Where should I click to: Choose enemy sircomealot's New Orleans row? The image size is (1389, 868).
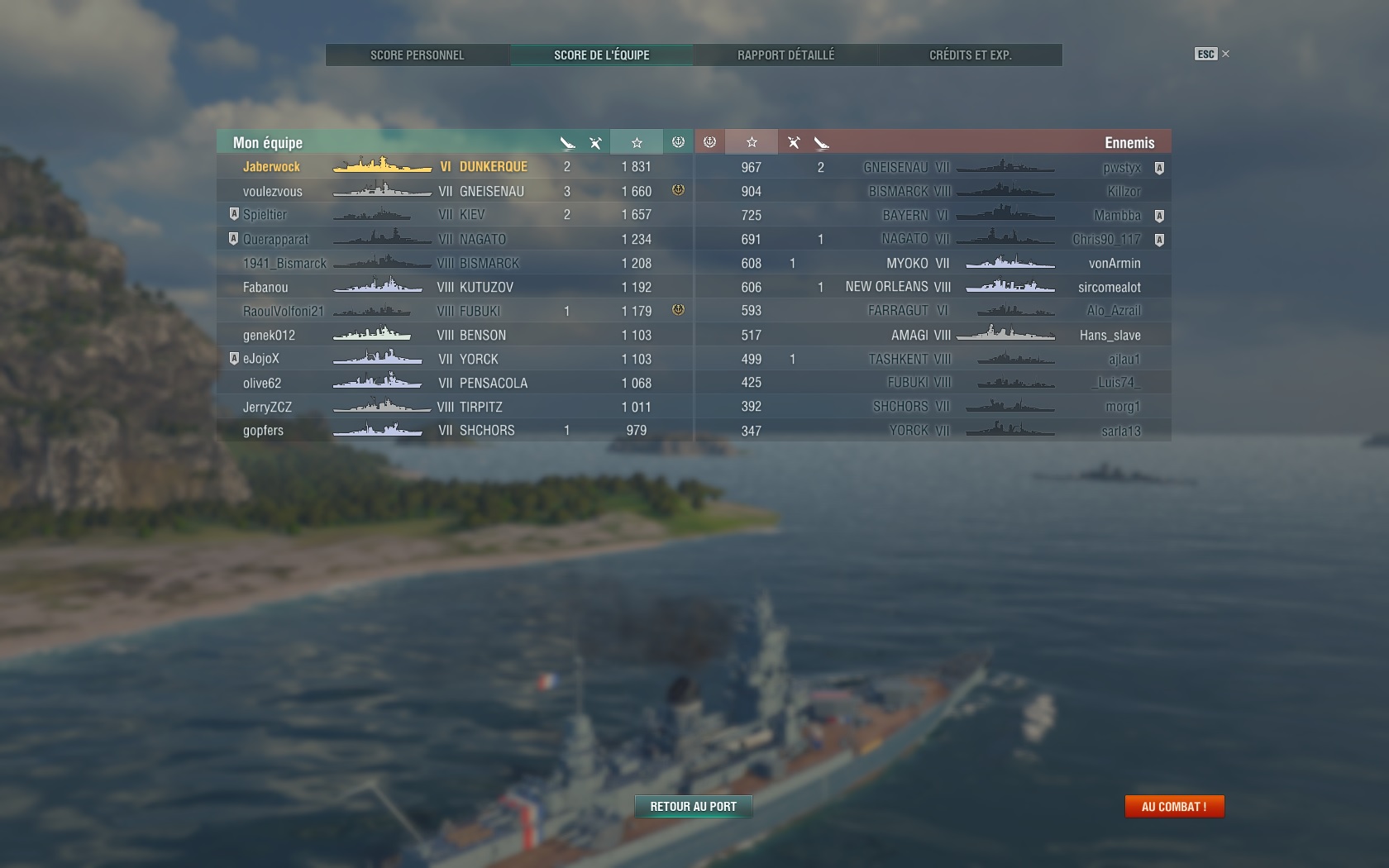coord(933,287)
